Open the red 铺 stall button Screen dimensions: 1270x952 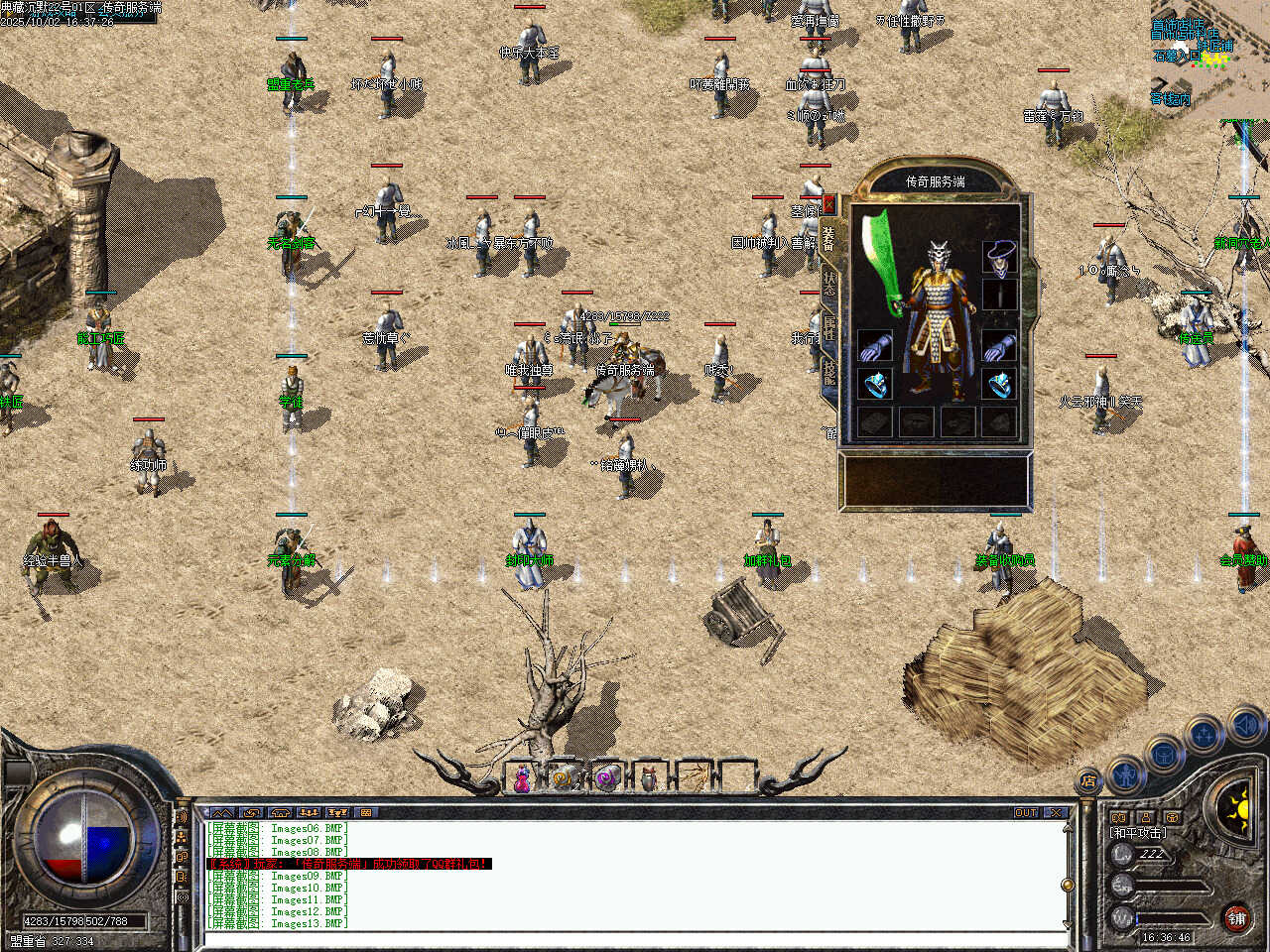(x=1236, y=917)
